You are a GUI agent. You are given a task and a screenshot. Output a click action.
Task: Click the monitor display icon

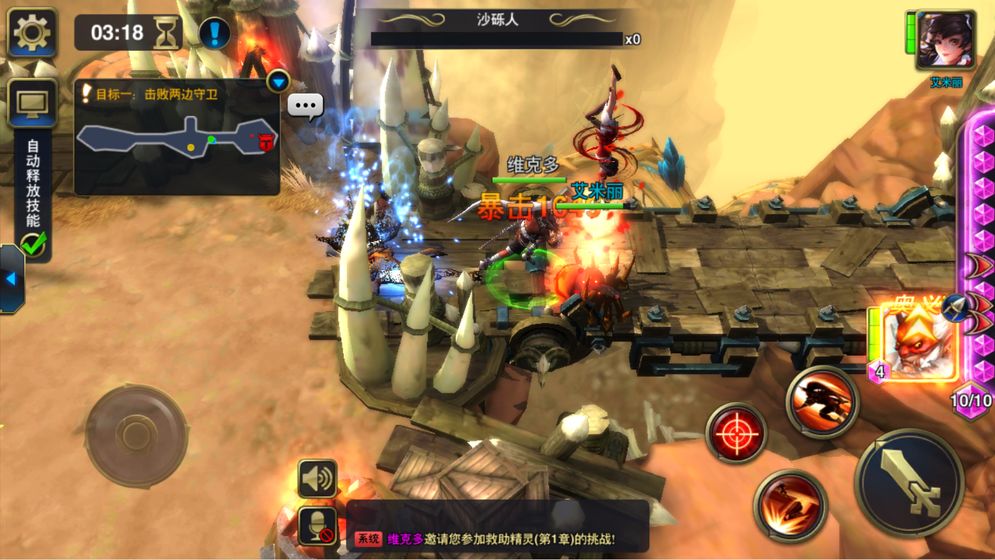tap(32, 103)
